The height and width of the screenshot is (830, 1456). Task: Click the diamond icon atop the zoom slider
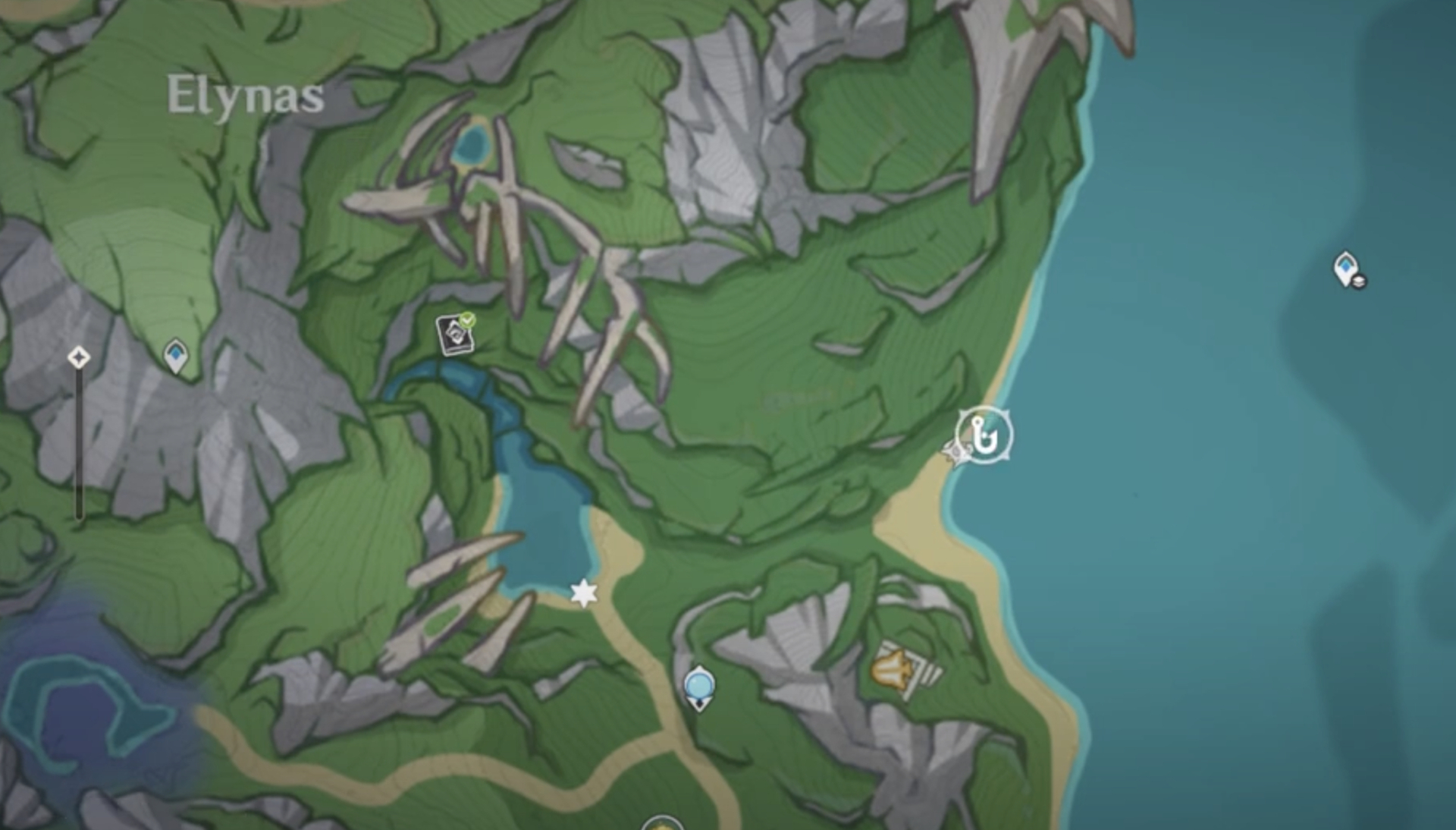point(78,357)
